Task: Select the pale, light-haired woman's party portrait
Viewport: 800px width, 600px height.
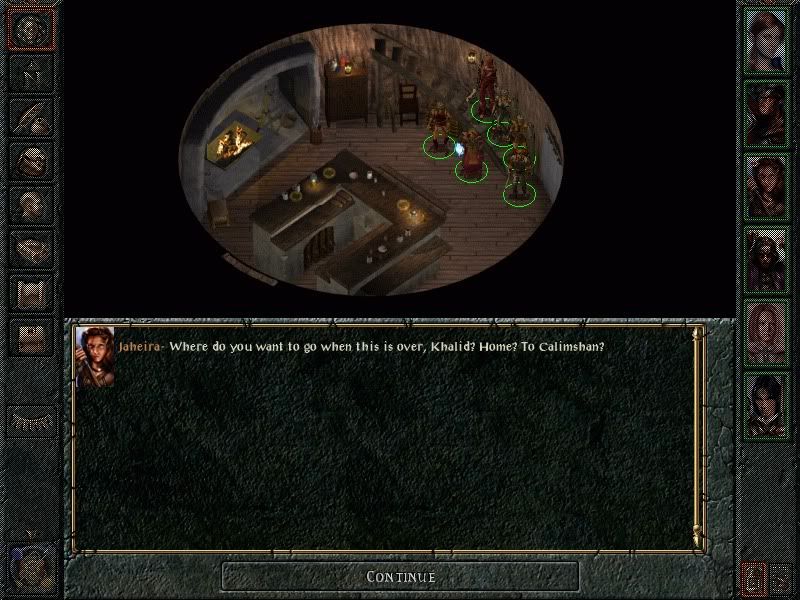Action: point(767,330)
